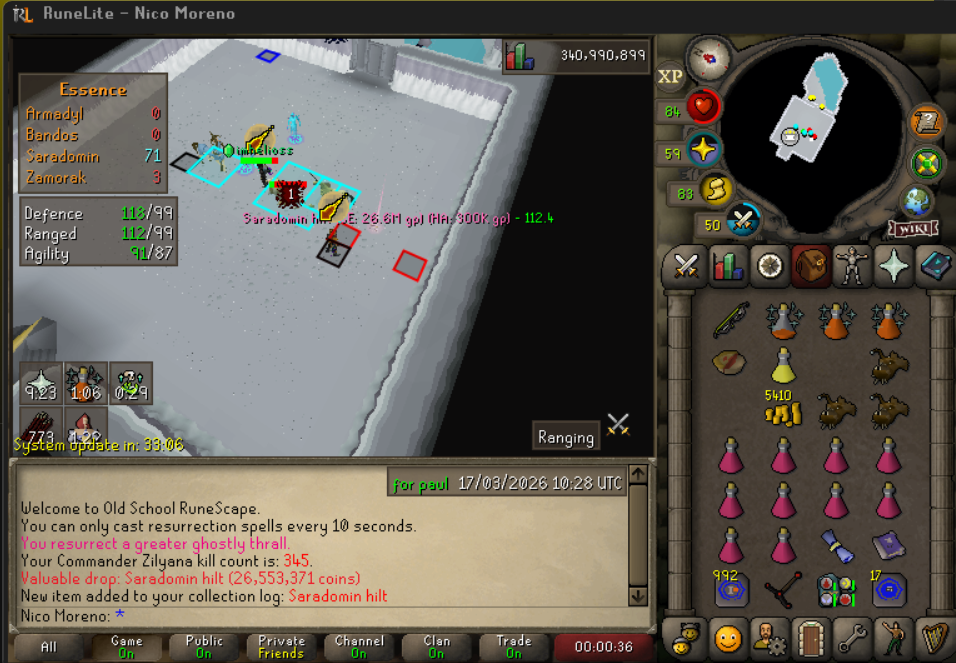Click the compass to face north
Image resolution: width=956 pixels, height=663 pixels.
[x=709, y=60]
